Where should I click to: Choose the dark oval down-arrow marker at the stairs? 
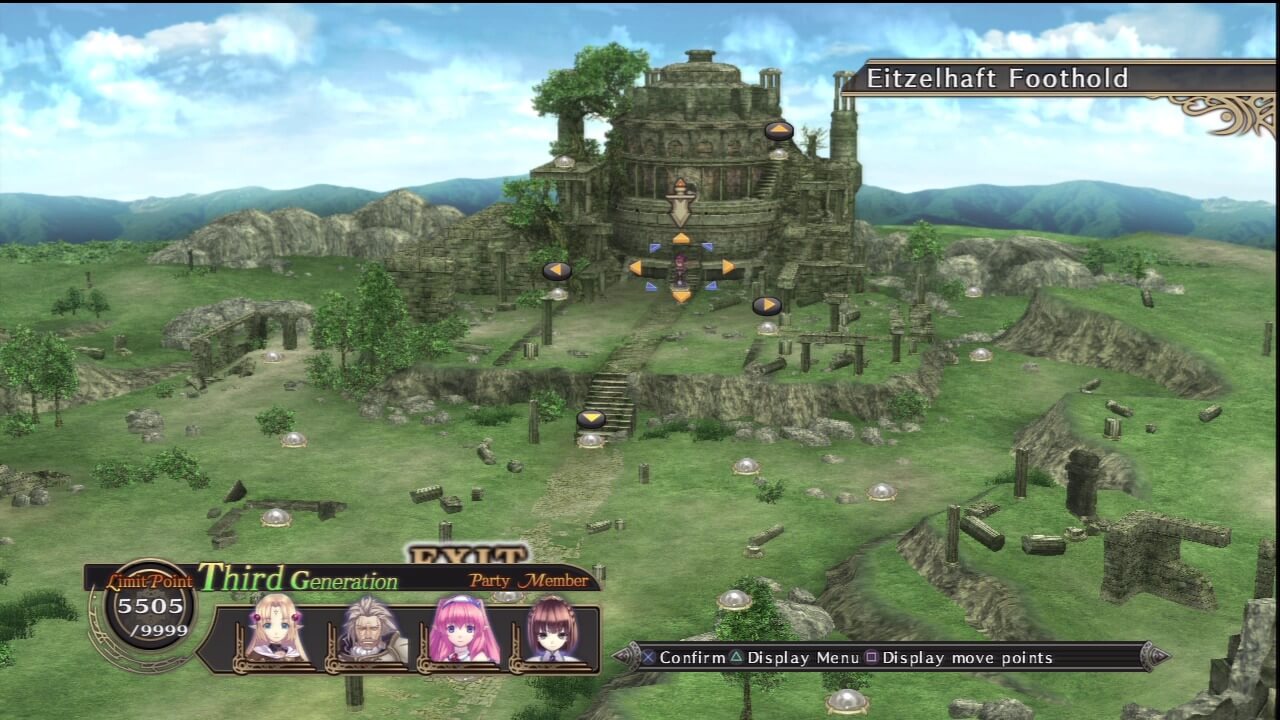point(591,418)
